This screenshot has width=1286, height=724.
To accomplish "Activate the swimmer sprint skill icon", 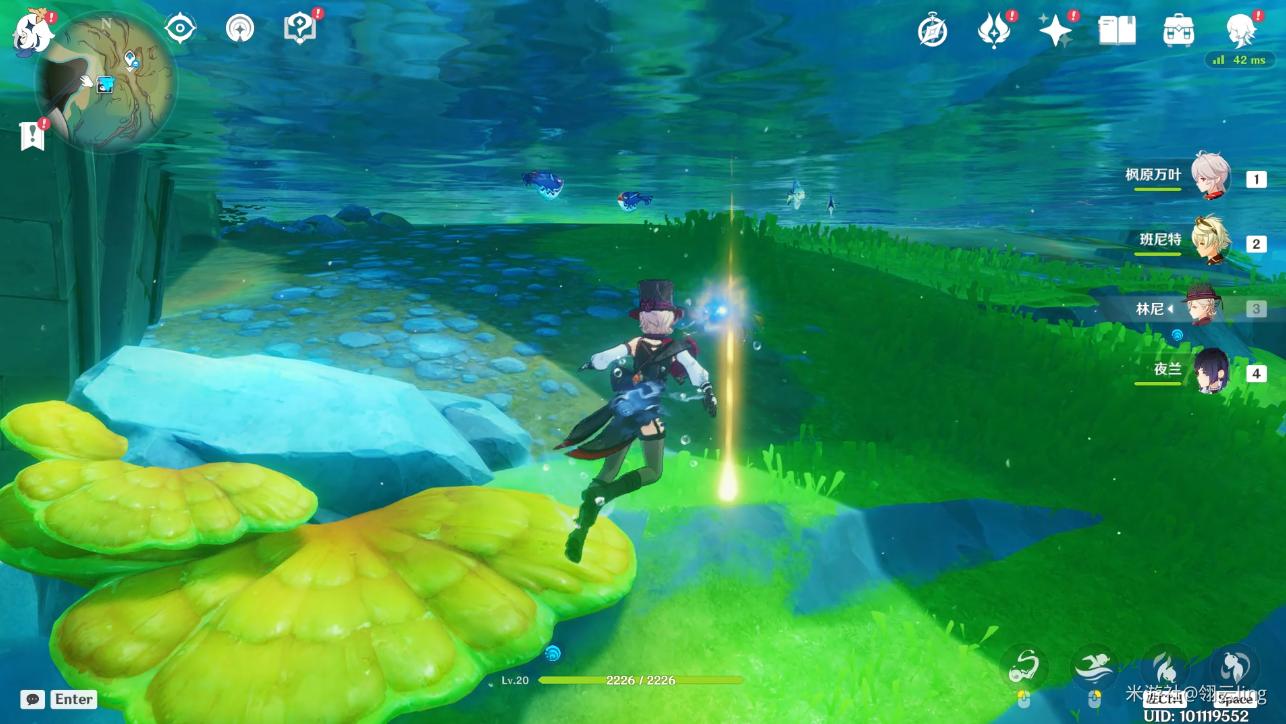I will click(x=1095, y=665).
